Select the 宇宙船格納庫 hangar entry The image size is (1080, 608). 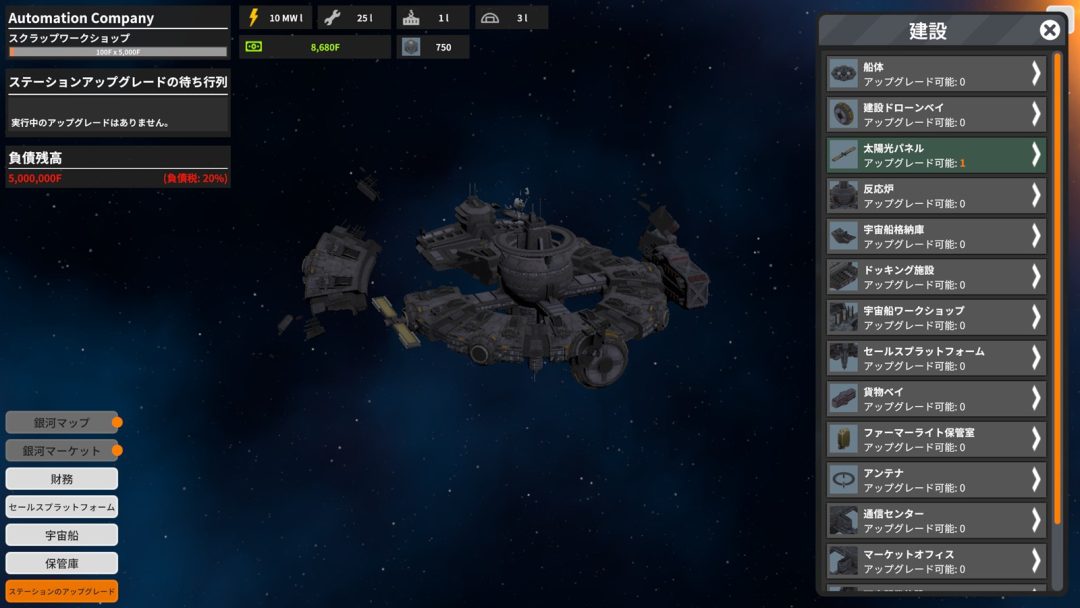coord(936,236)
